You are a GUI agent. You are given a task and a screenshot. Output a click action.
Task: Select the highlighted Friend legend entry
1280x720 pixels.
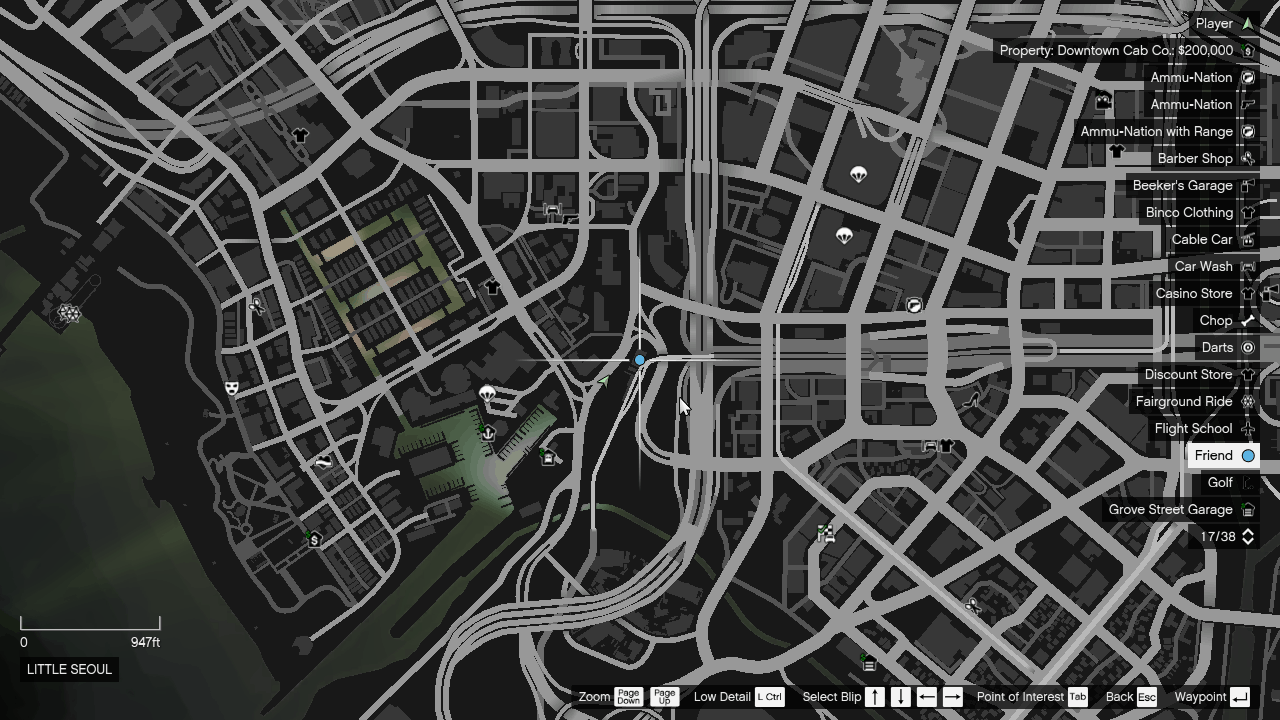(x=1223, y=455)
